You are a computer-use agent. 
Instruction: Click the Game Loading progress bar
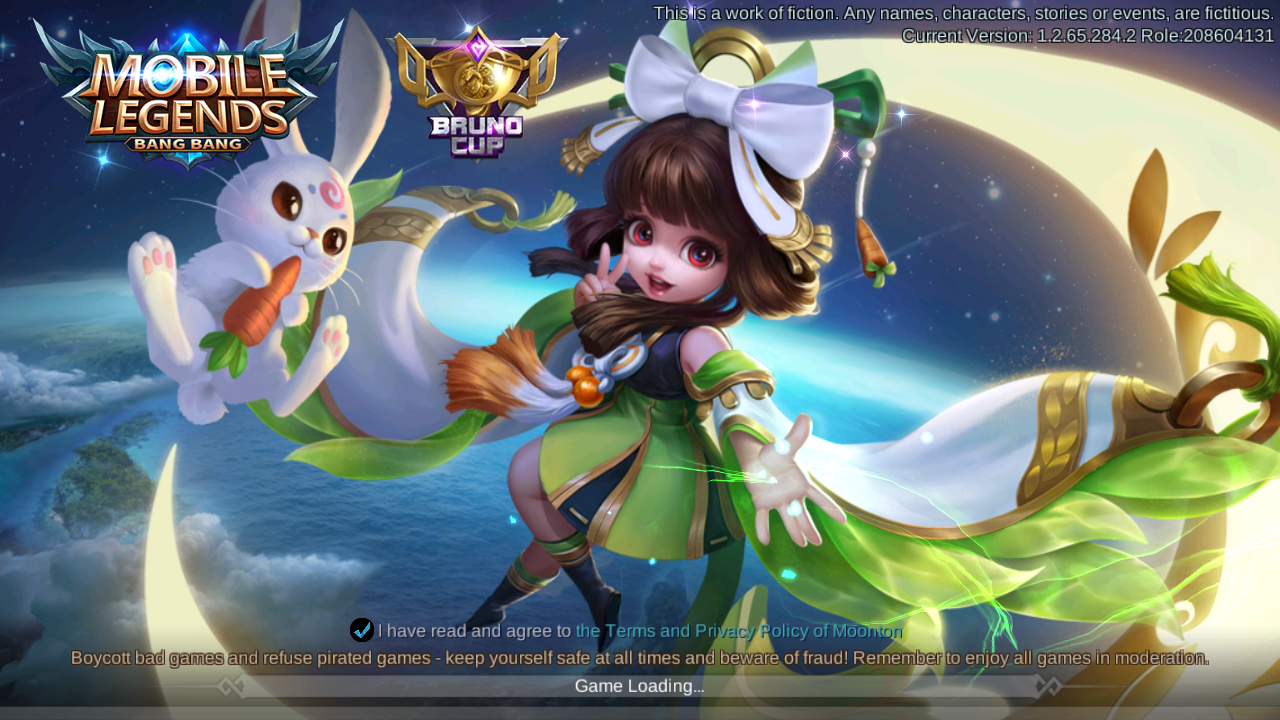pos(640,686)
